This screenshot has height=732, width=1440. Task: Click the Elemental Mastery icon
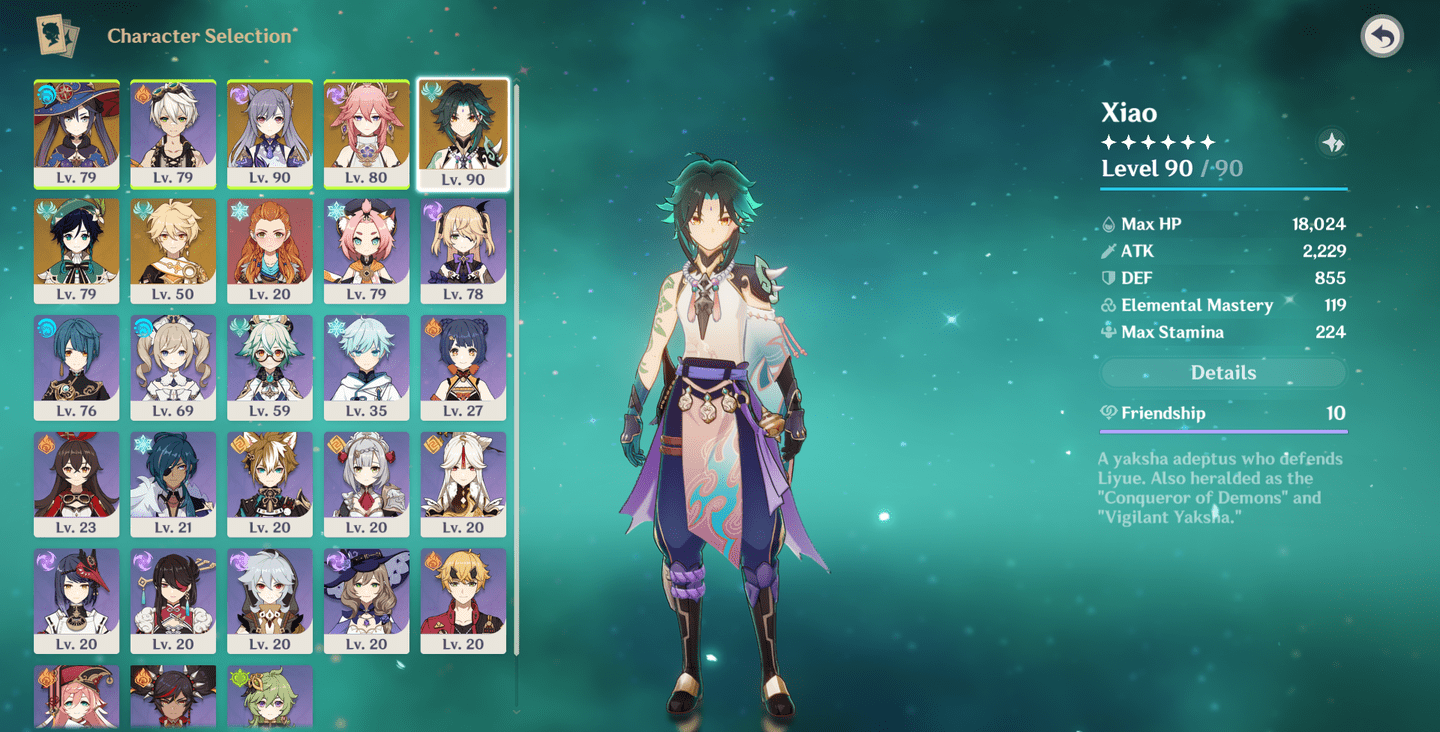pos(1107,305)
